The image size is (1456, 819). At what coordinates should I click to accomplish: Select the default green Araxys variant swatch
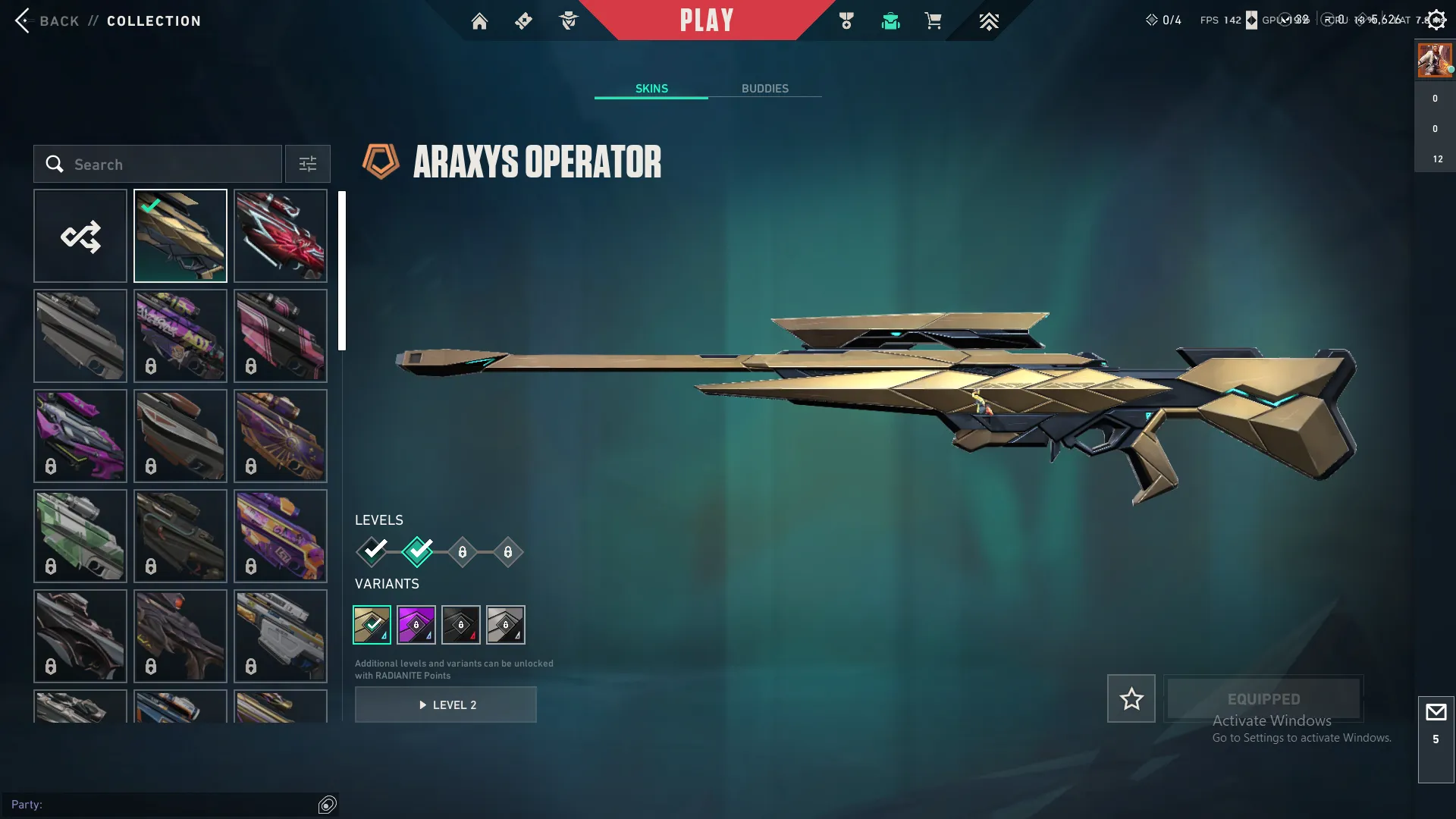(372, 624)
